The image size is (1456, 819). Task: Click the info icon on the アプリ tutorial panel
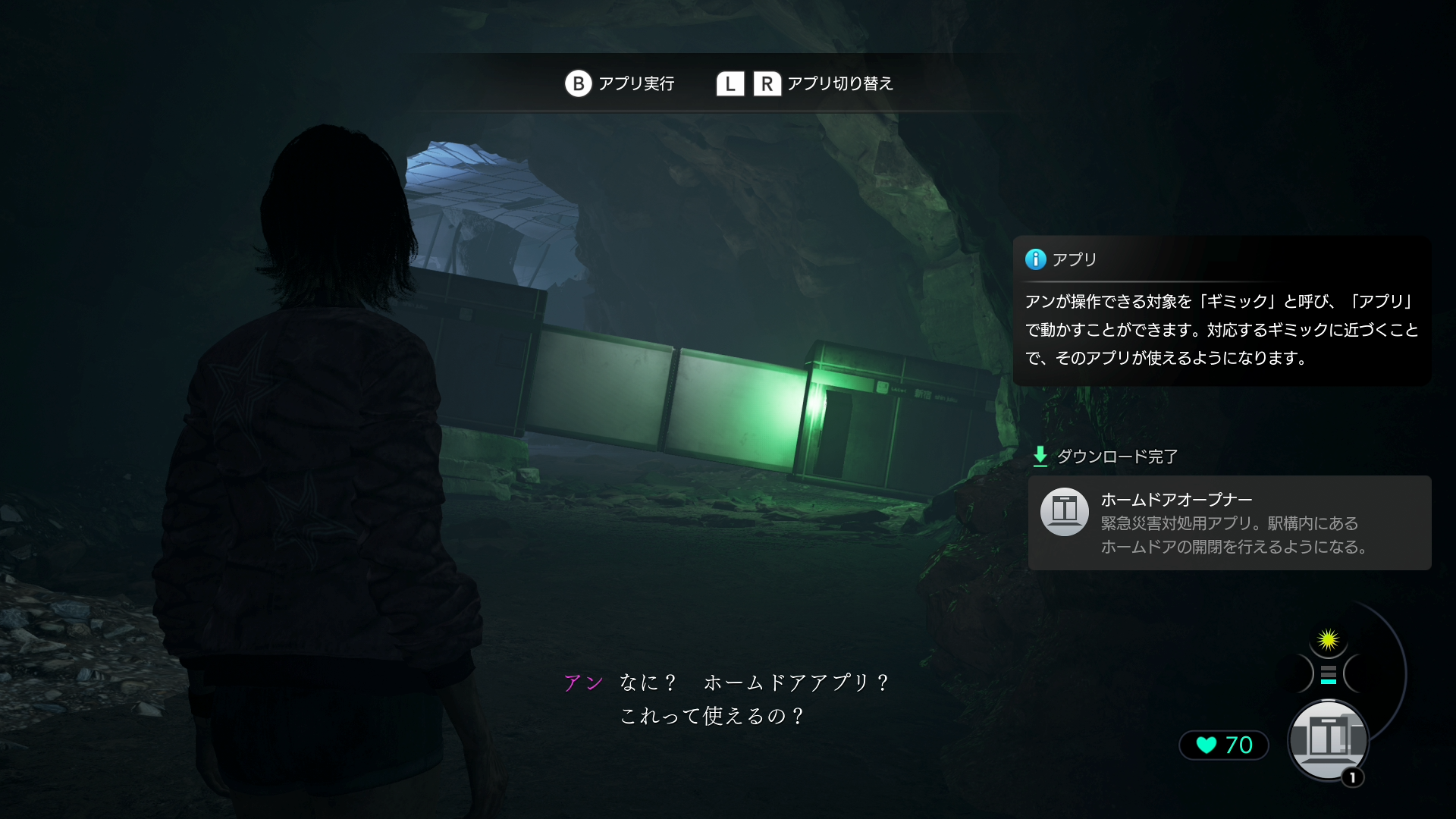pyautogui.click(x=1034, y=259)
